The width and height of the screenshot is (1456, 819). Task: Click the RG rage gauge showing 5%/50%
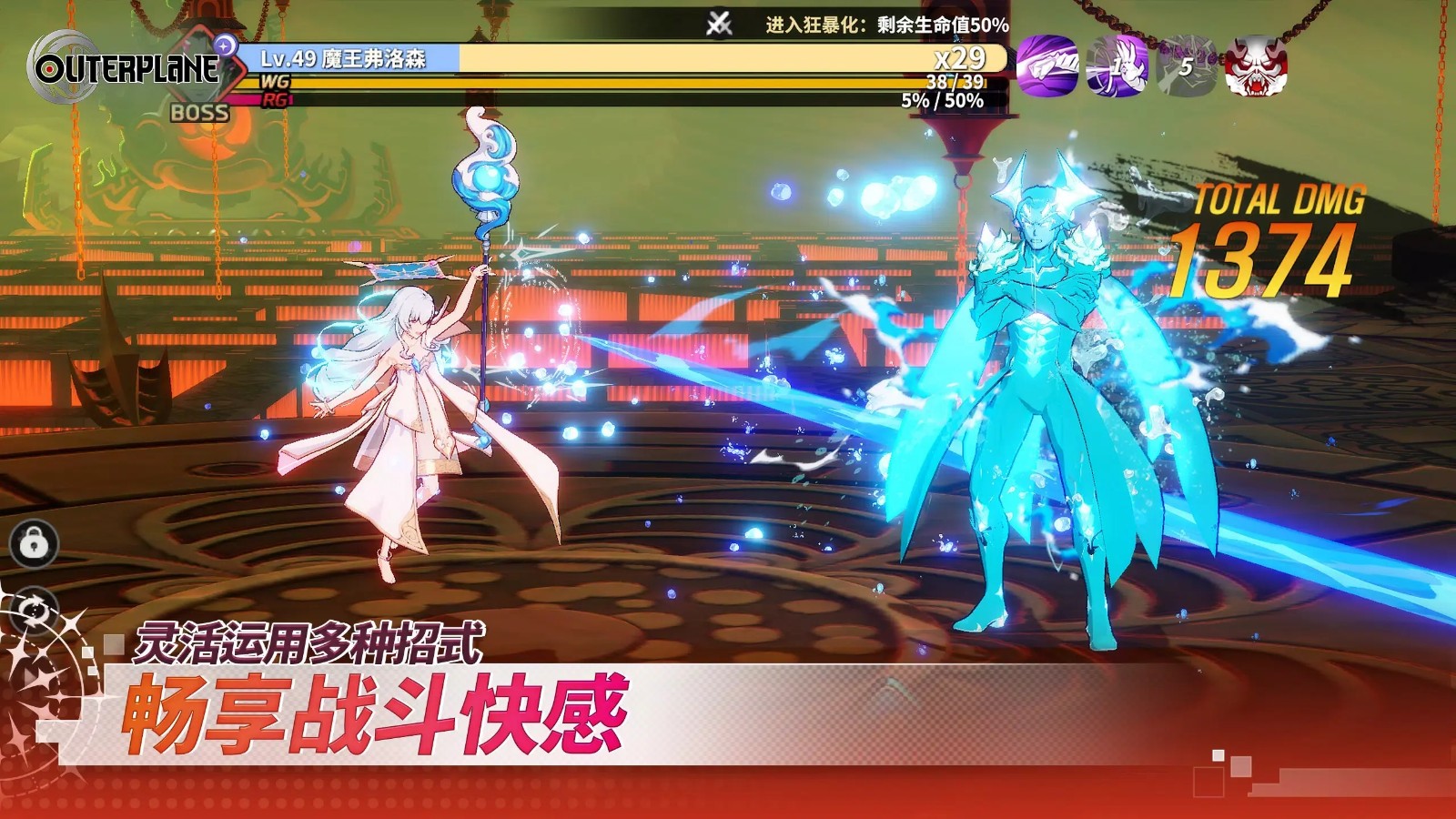pyautogui.click(x=637, y=100)
